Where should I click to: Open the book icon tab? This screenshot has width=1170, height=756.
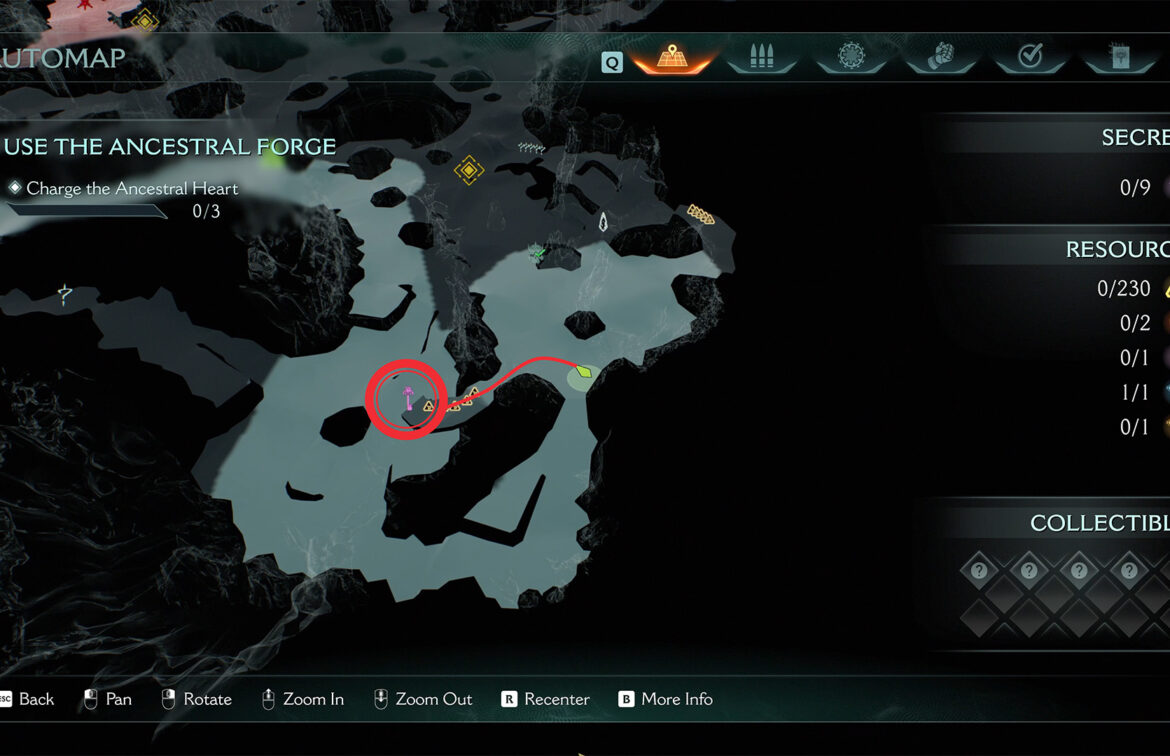[x=1119, y=57]
